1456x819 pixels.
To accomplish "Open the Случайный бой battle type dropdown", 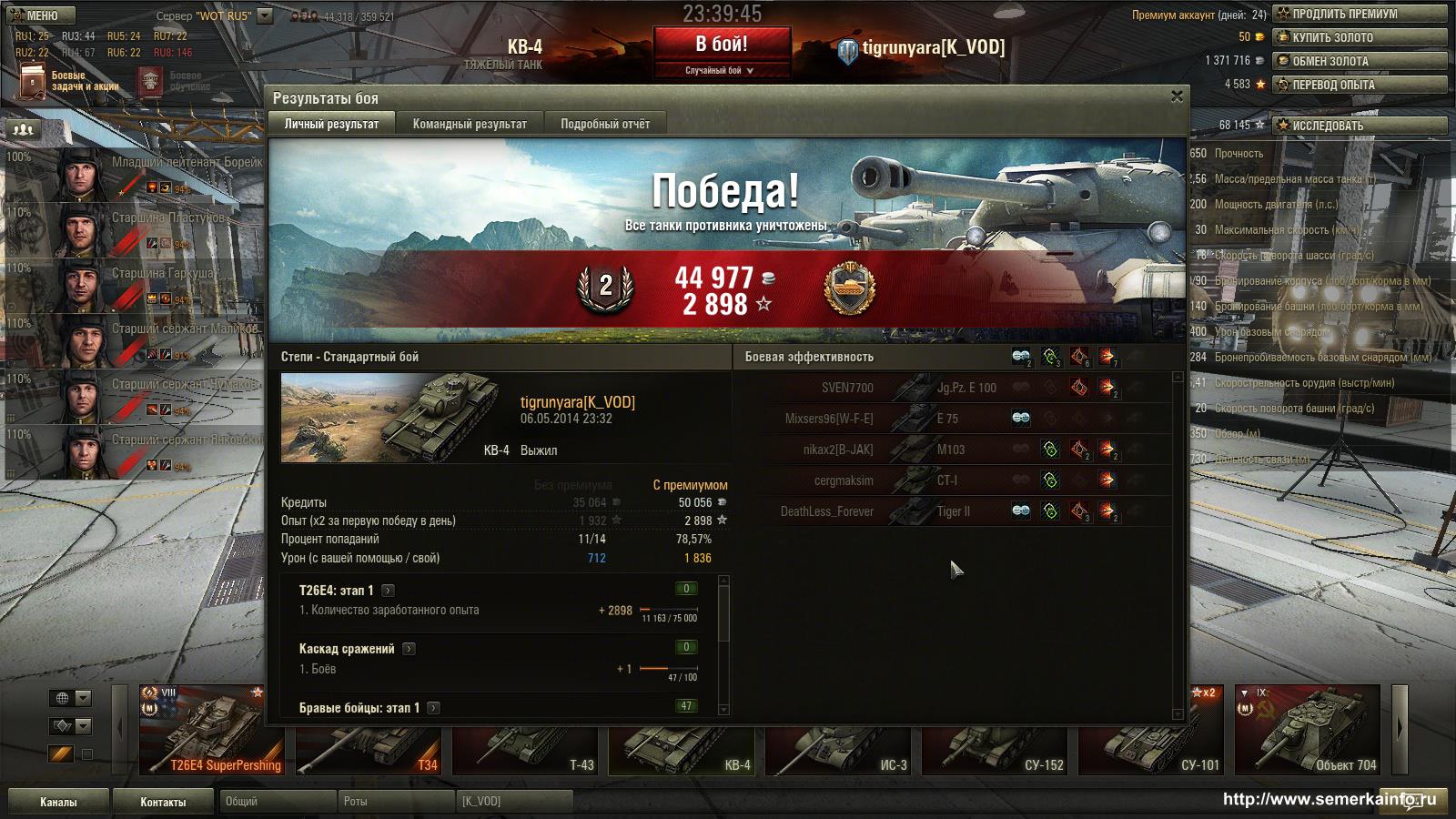I will 720,70.
